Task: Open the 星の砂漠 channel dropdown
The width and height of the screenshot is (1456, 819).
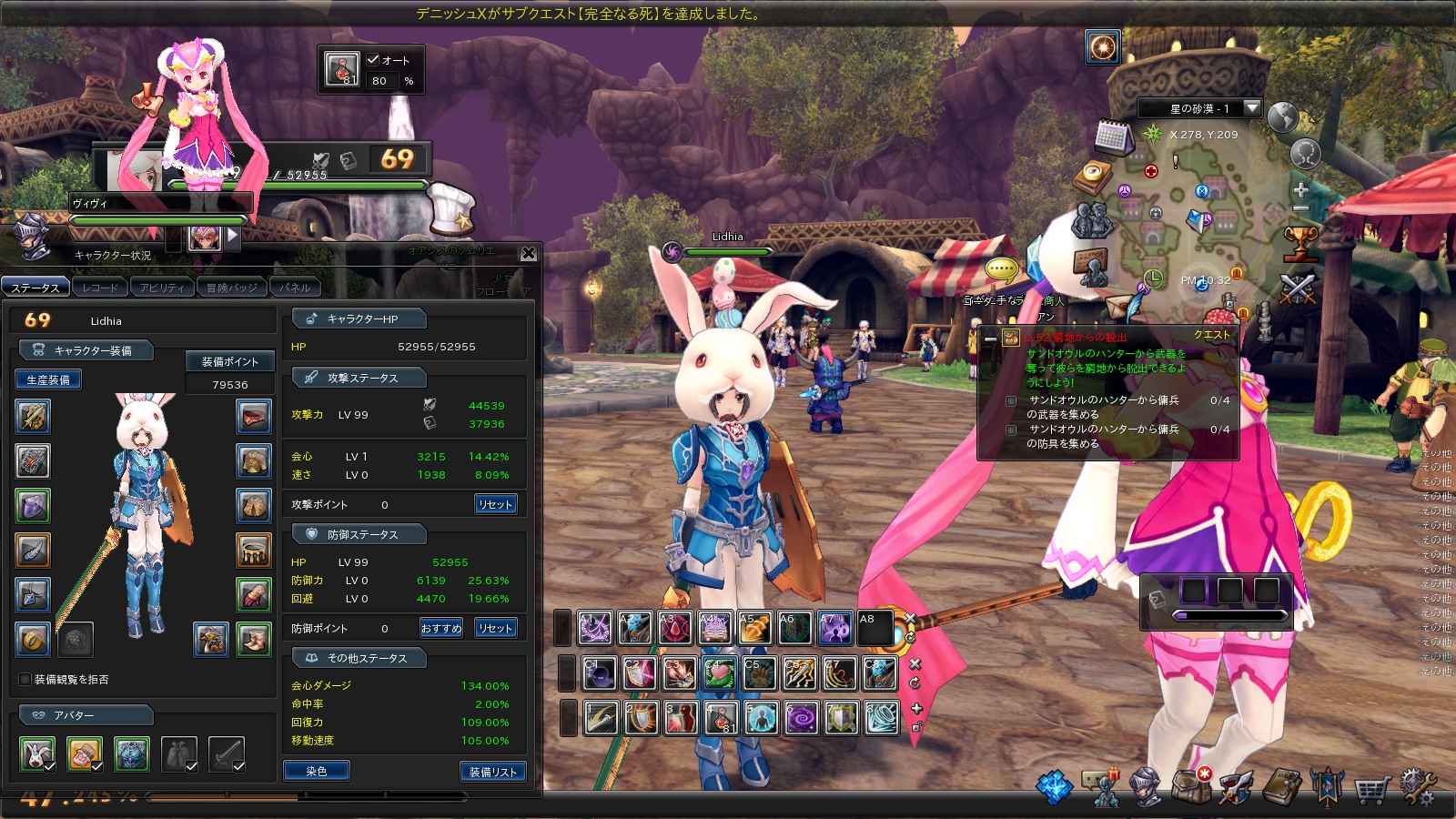Action: [1252, 108]
